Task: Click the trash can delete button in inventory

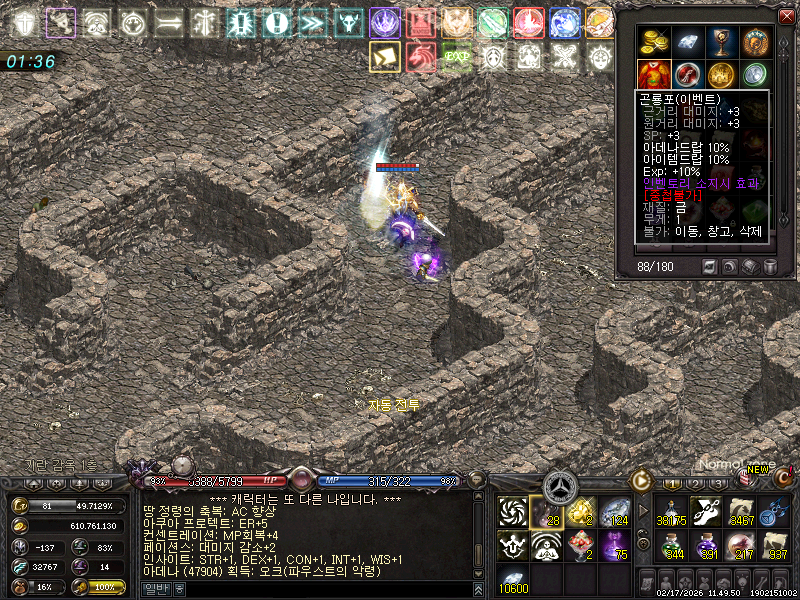Action: pos(769,267)
